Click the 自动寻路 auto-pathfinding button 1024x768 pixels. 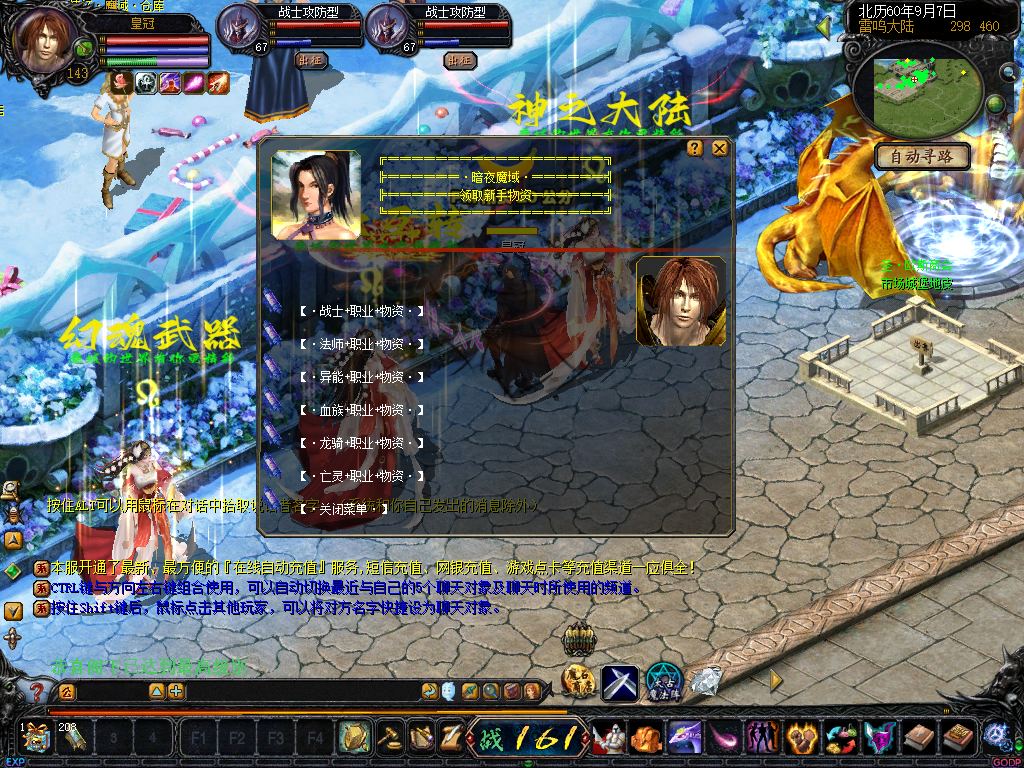(922, 156)
